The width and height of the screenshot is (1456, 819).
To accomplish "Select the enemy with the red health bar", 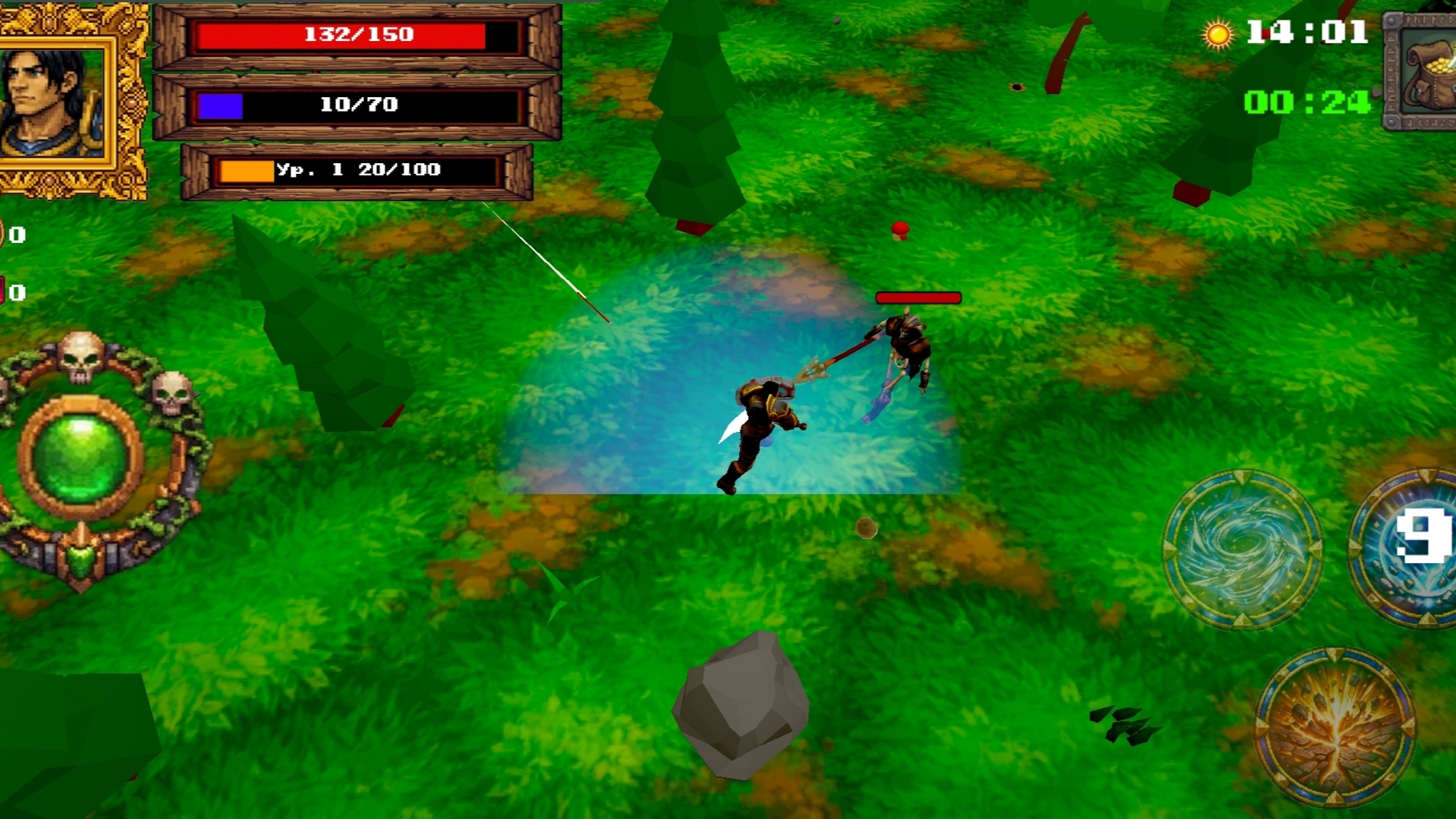I will (x=907, y=349).
